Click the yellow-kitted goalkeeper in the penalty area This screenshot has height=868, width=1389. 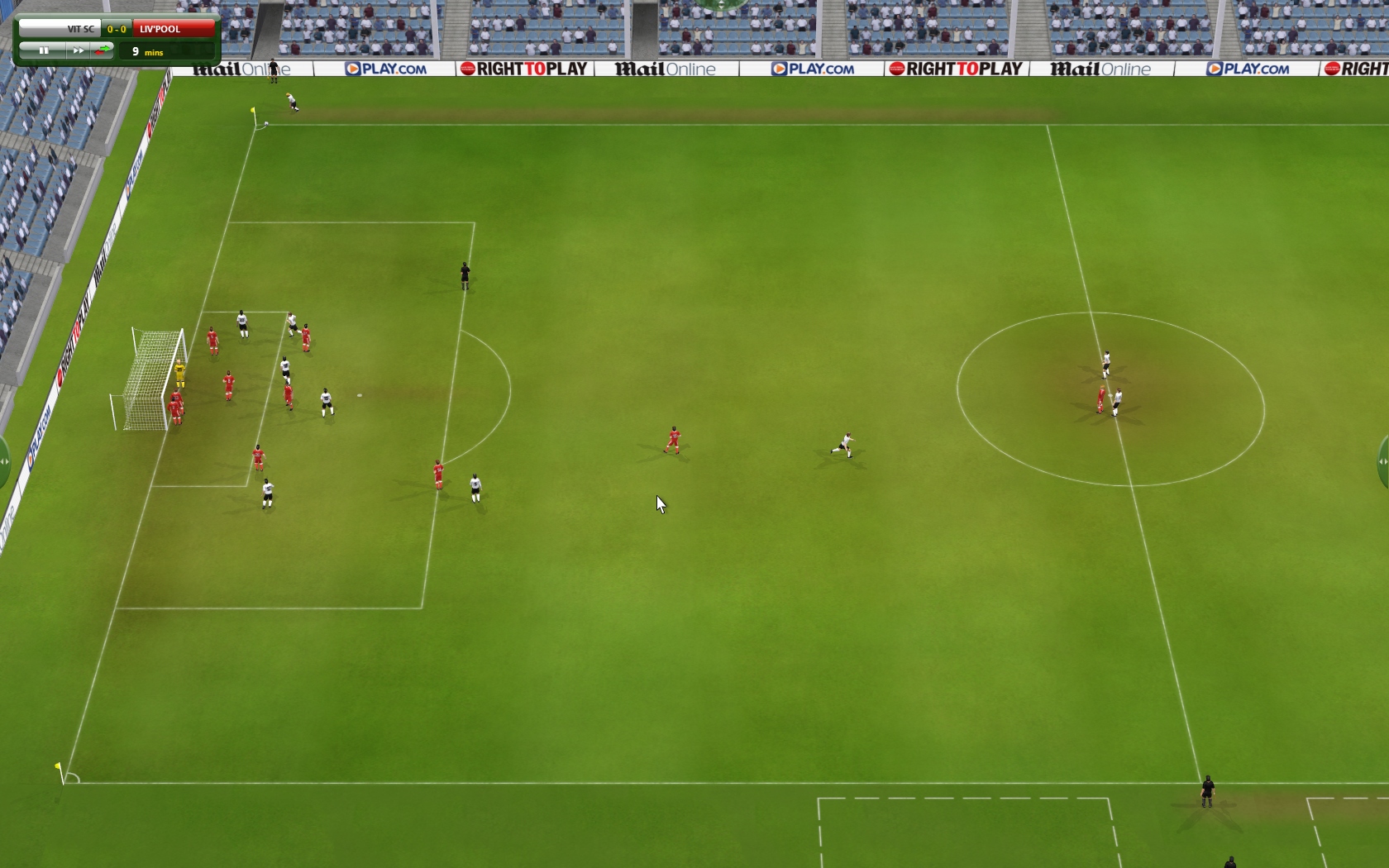pyautogui.click(x=181, y=374)
